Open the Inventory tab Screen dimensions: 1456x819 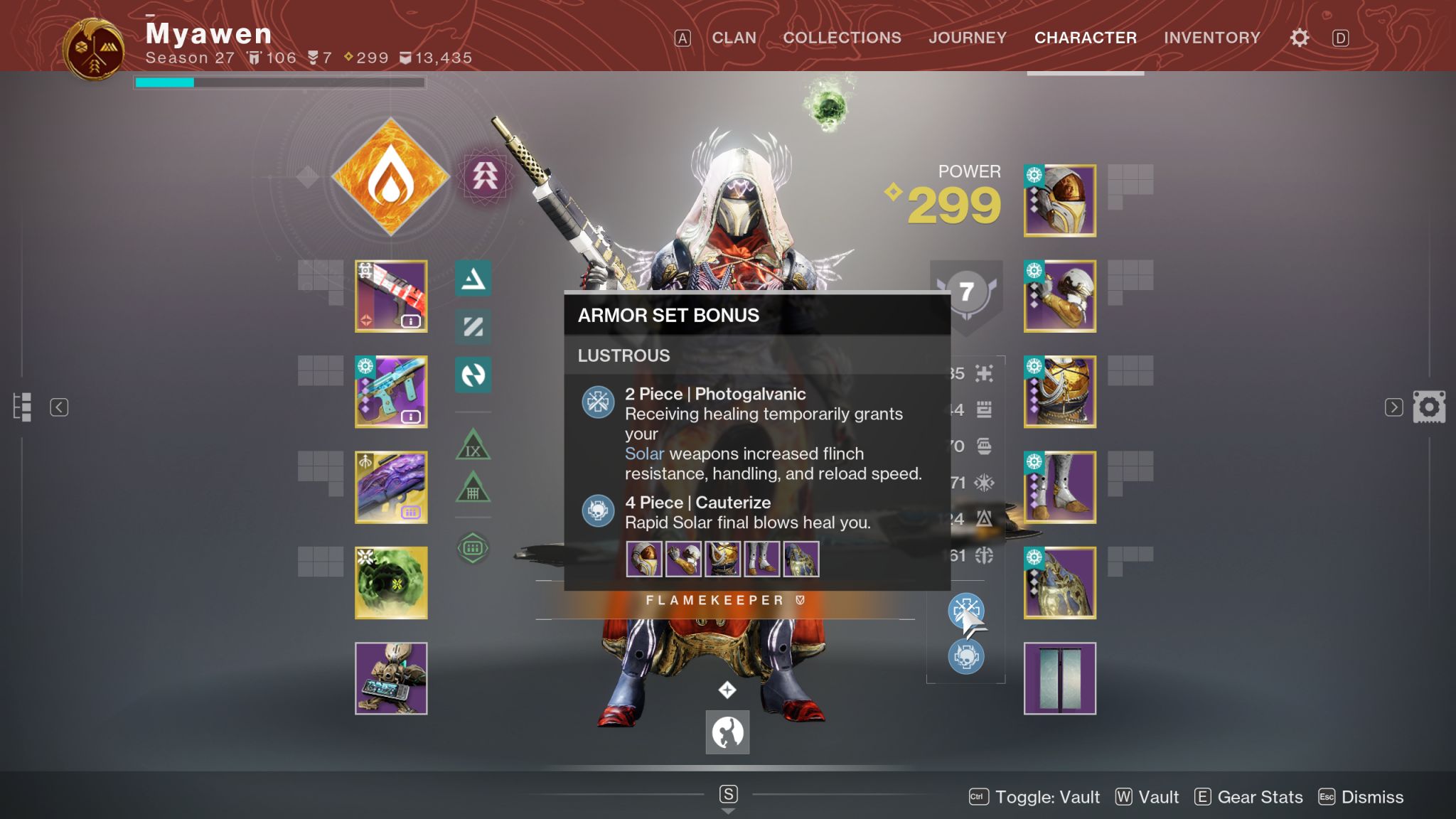click(x=1211, y=38)
